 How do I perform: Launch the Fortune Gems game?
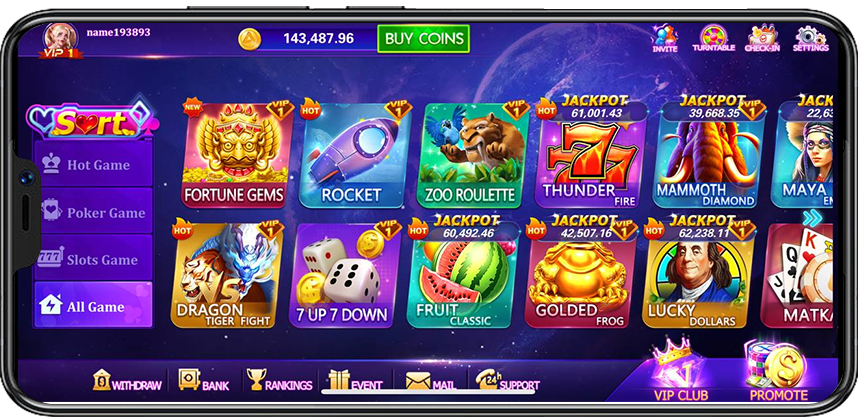pos(235,156)
